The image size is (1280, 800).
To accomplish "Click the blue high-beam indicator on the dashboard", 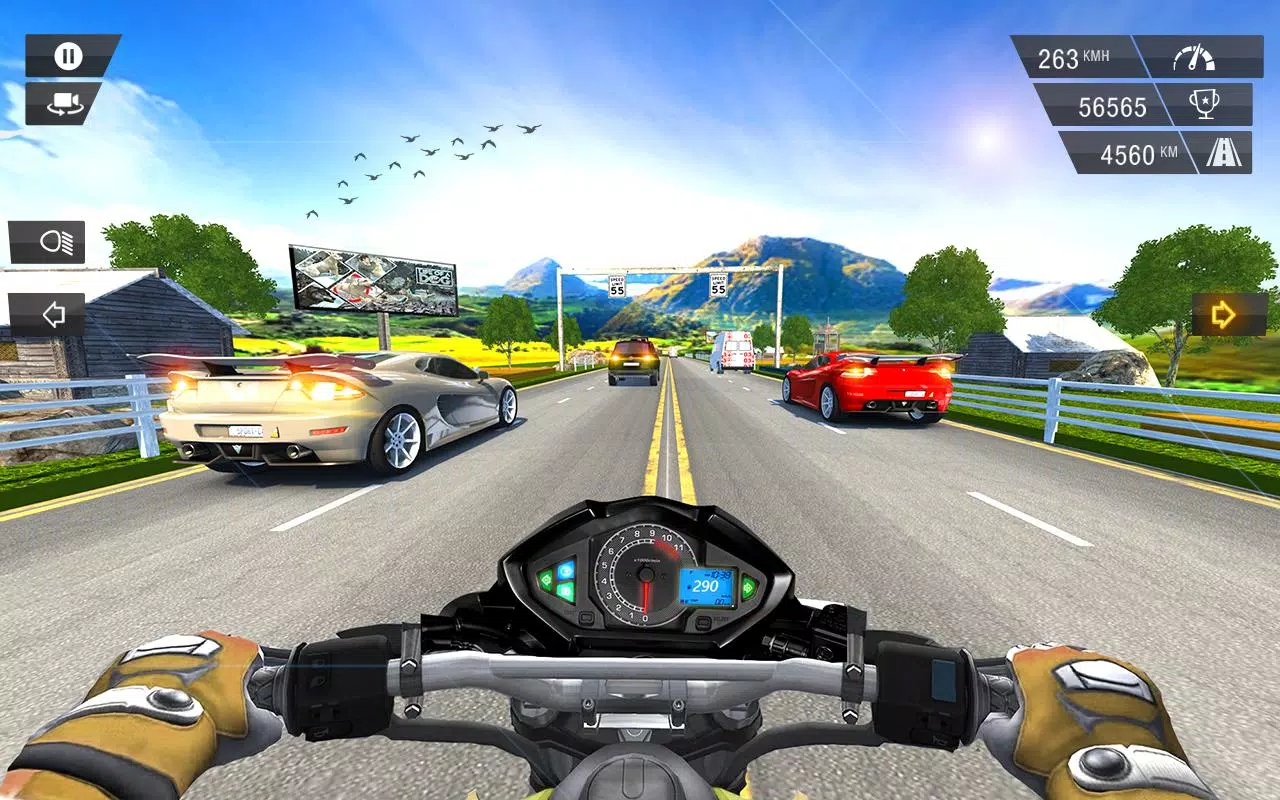I will 566,572.
